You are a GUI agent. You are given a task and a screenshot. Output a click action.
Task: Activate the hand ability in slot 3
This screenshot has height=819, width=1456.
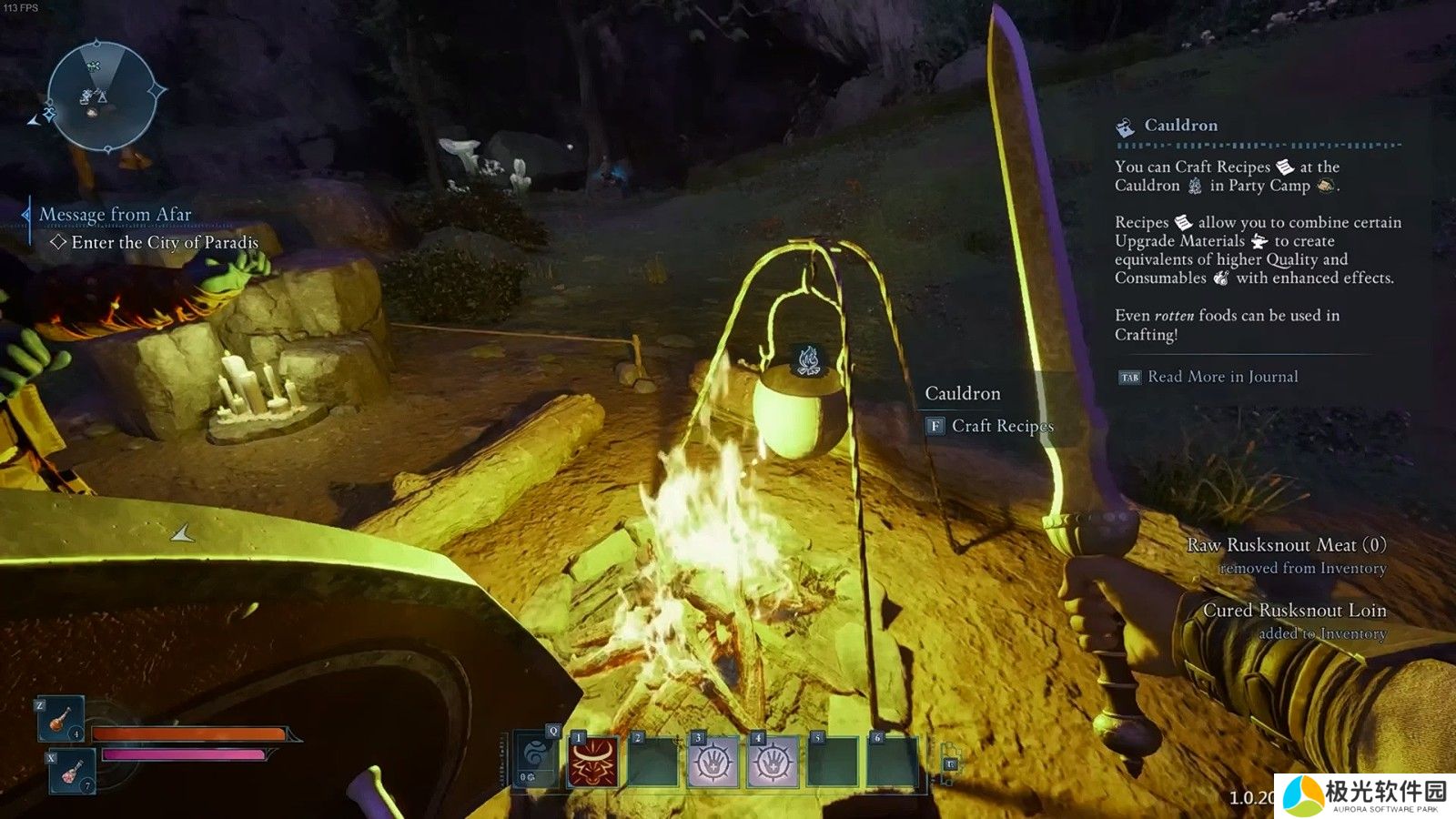click(x=713, y=762)
